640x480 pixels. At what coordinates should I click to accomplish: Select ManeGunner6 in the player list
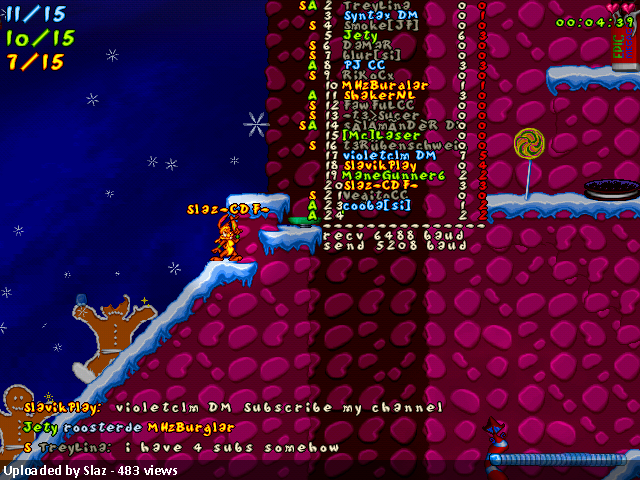point(386,175)
